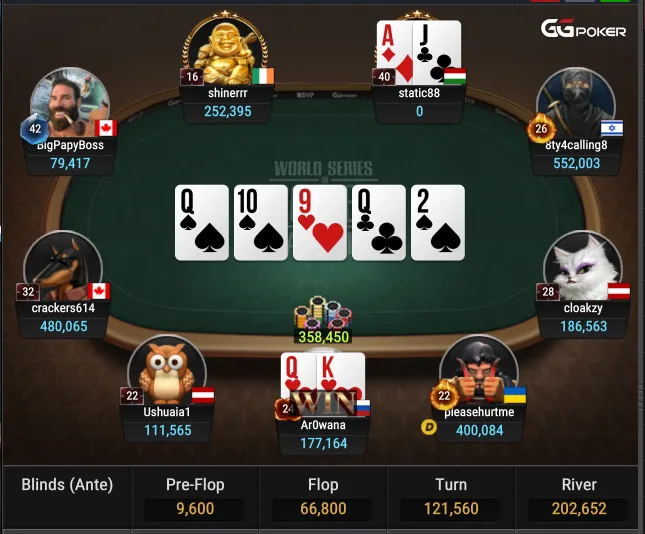Select the River street
The image size is (645, 534).
[x=578, y=497]
